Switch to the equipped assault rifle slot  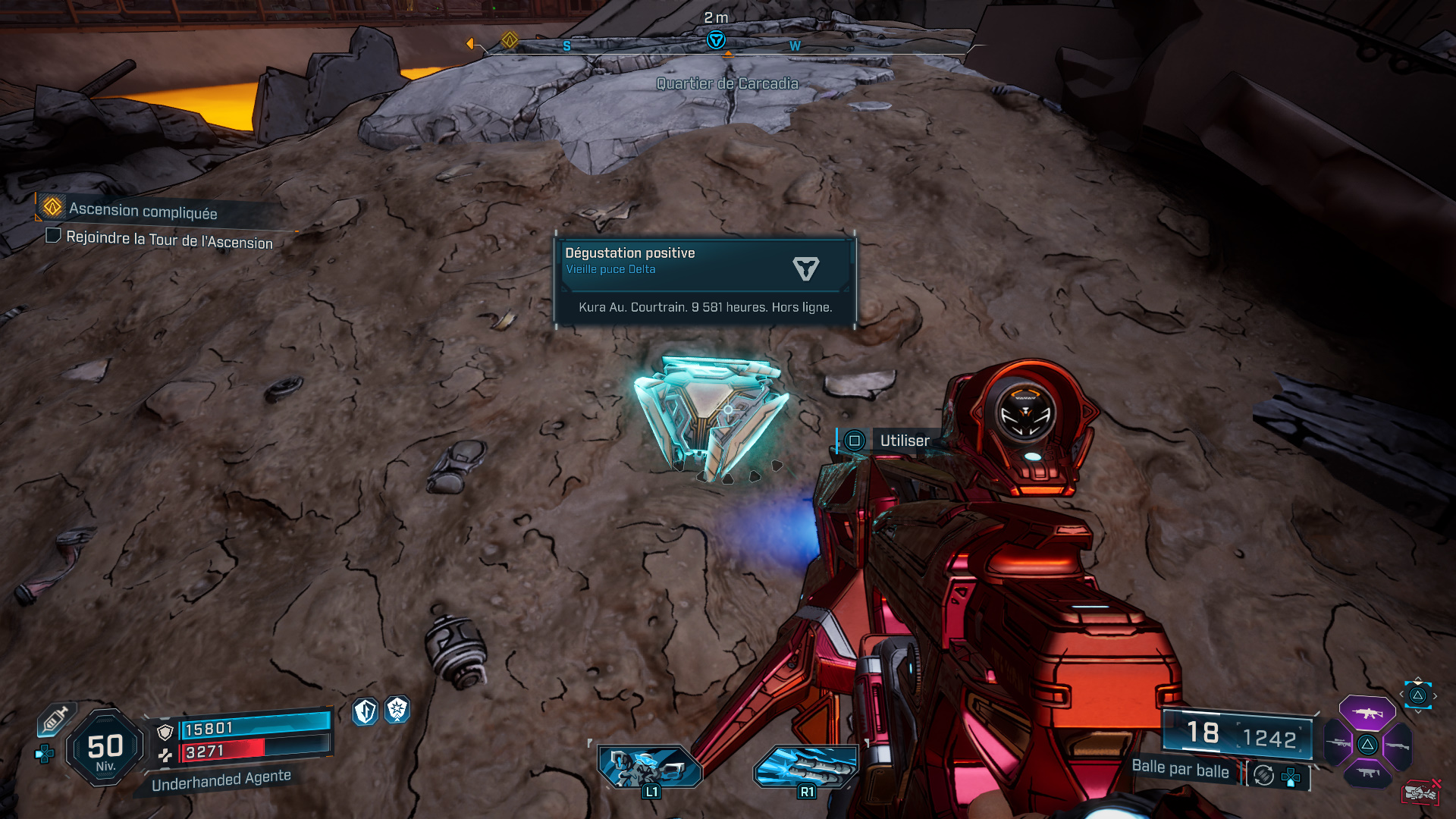coord(1367,714)
